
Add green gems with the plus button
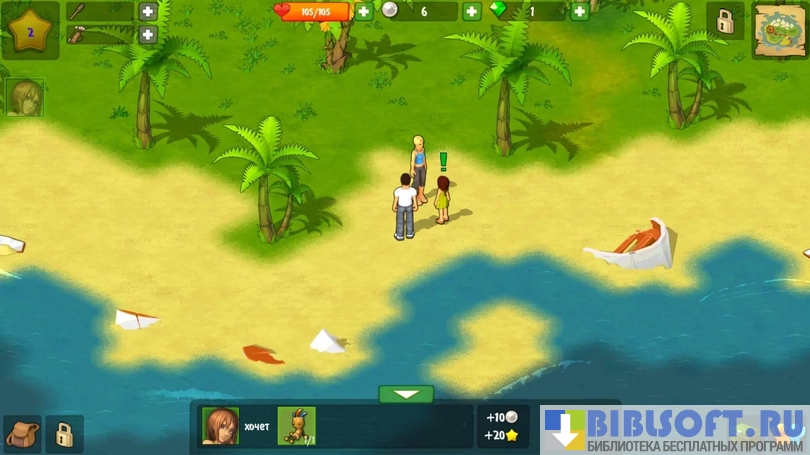click(x=579, y=12)
